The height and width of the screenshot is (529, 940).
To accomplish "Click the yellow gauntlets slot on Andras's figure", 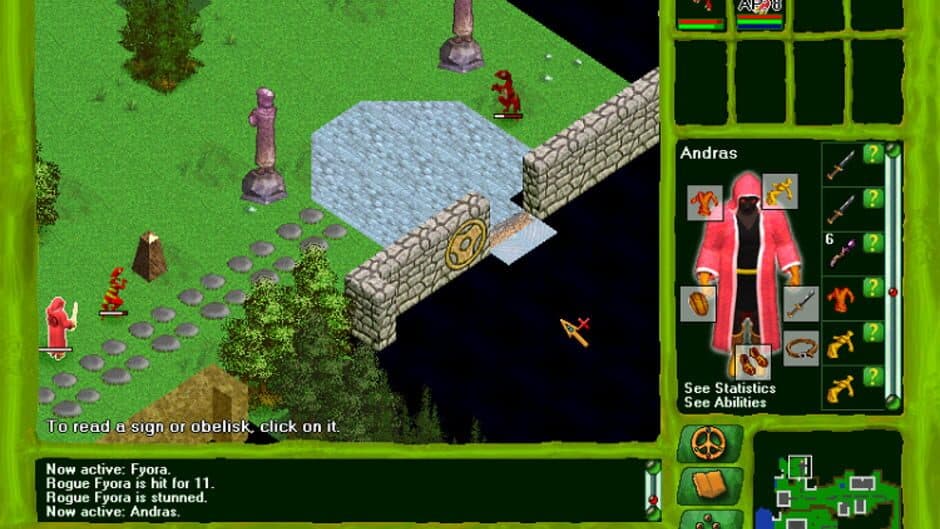I will point(780,190).
